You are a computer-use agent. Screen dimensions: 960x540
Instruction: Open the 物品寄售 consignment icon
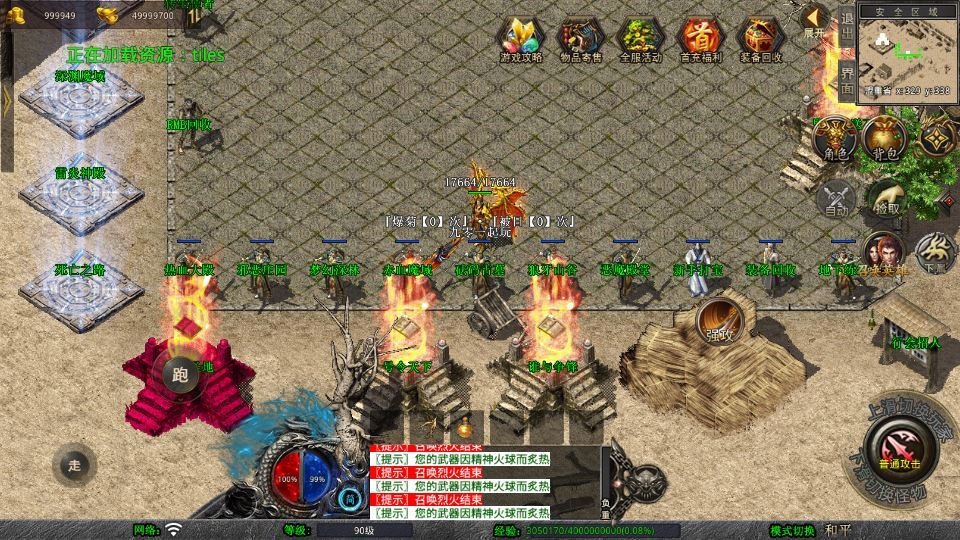pyautogui.click(x=581, y=38)
